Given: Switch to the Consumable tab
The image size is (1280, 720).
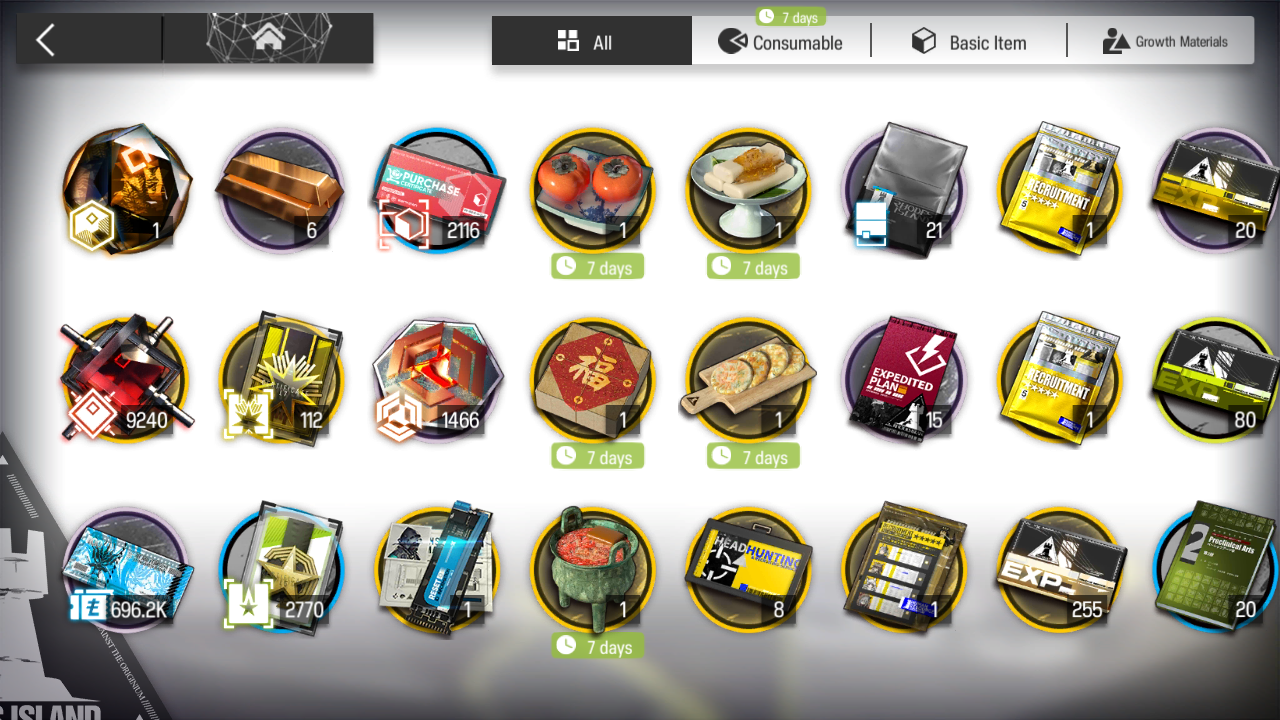Looking at the screenshot, I should (781, 42).
